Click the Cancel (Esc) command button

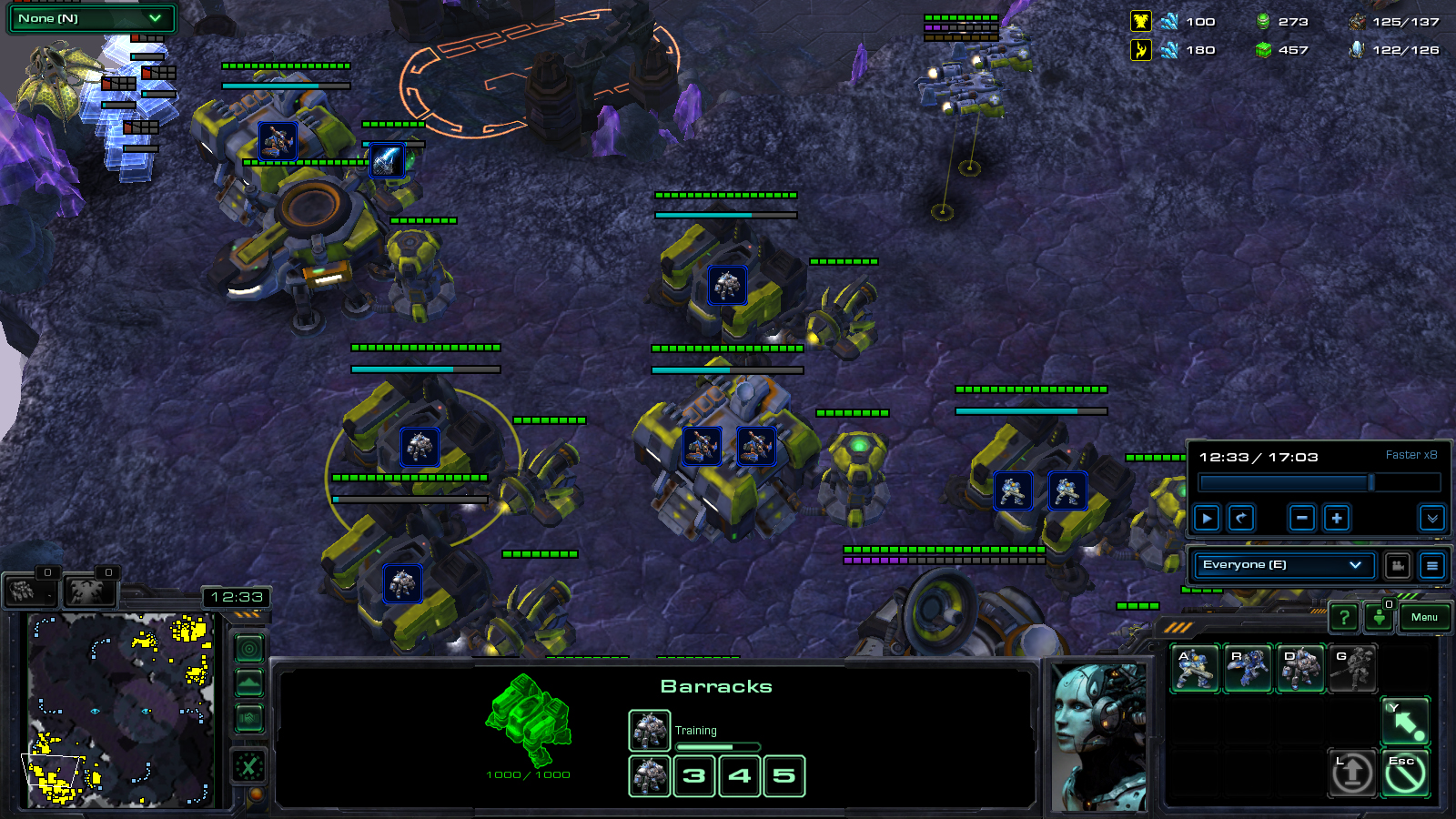(x=1406, y=773)
